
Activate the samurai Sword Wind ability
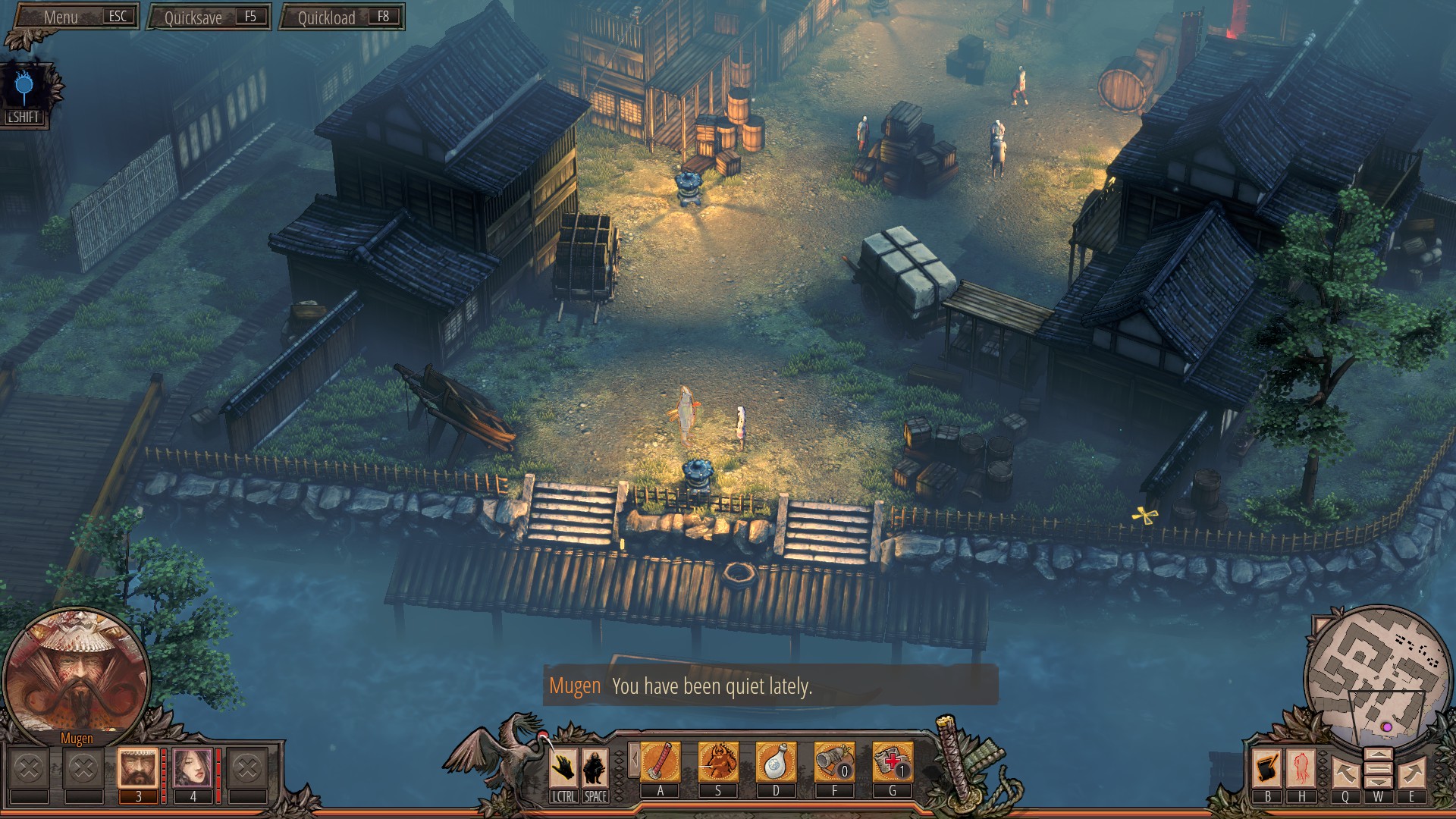point(718,762)
